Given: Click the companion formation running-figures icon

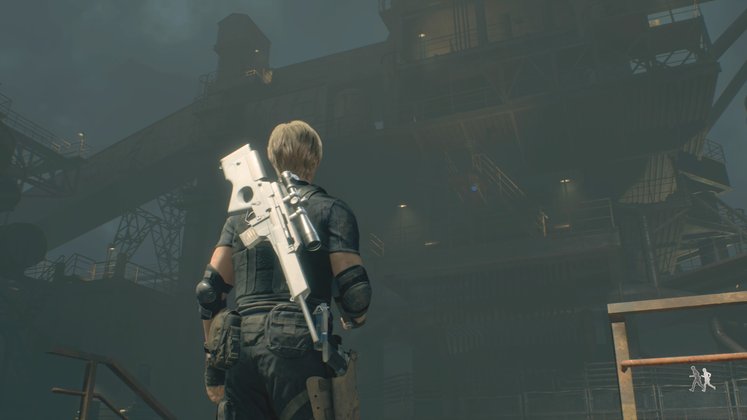Looking at the screenshot, I should point(701,378).
